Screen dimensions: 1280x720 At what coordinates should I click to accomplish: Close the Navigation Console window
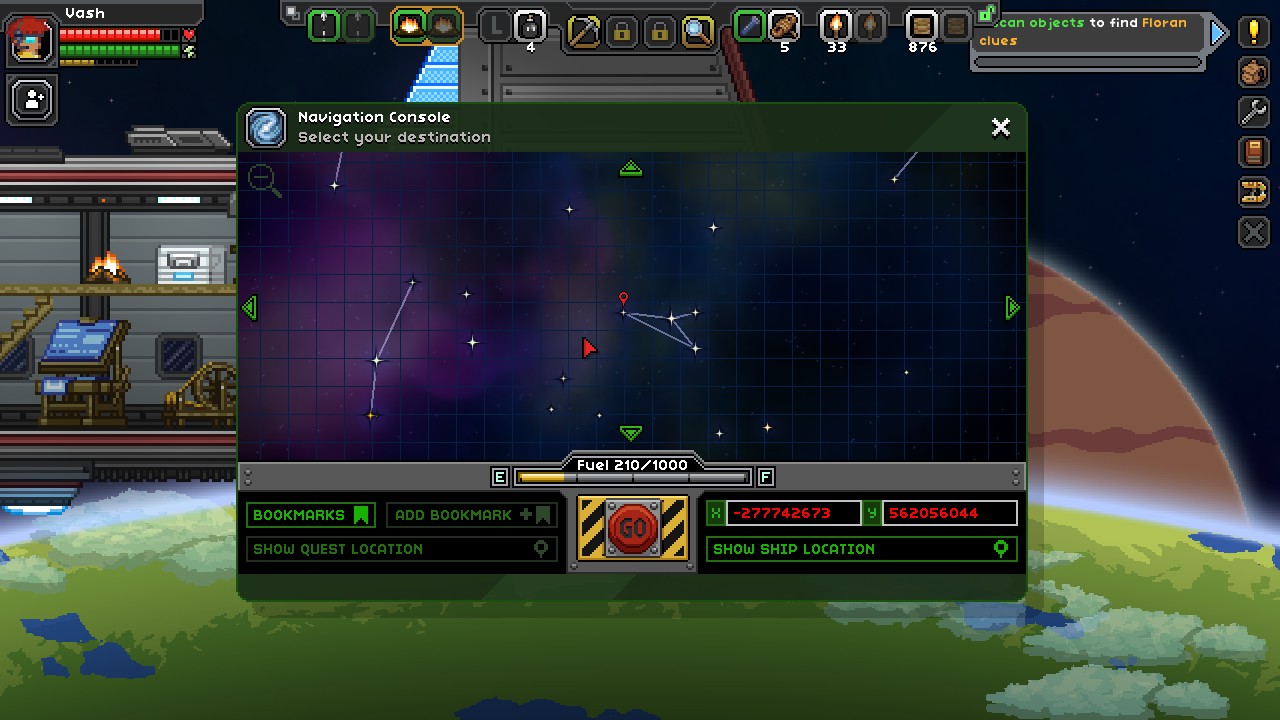[x=1000, y=127]
